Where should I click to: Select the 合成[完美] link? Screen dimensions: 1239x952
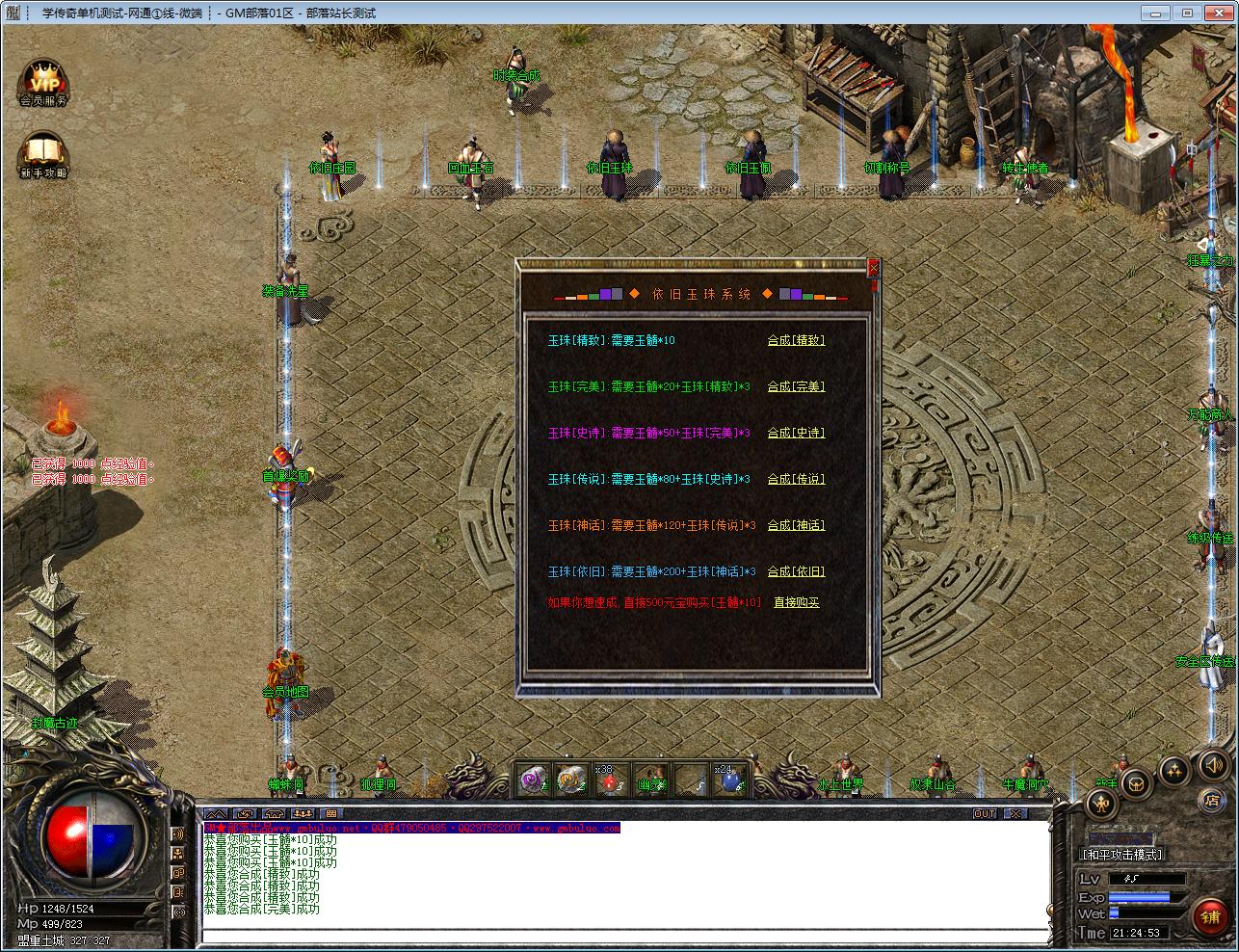click(796, 386)
